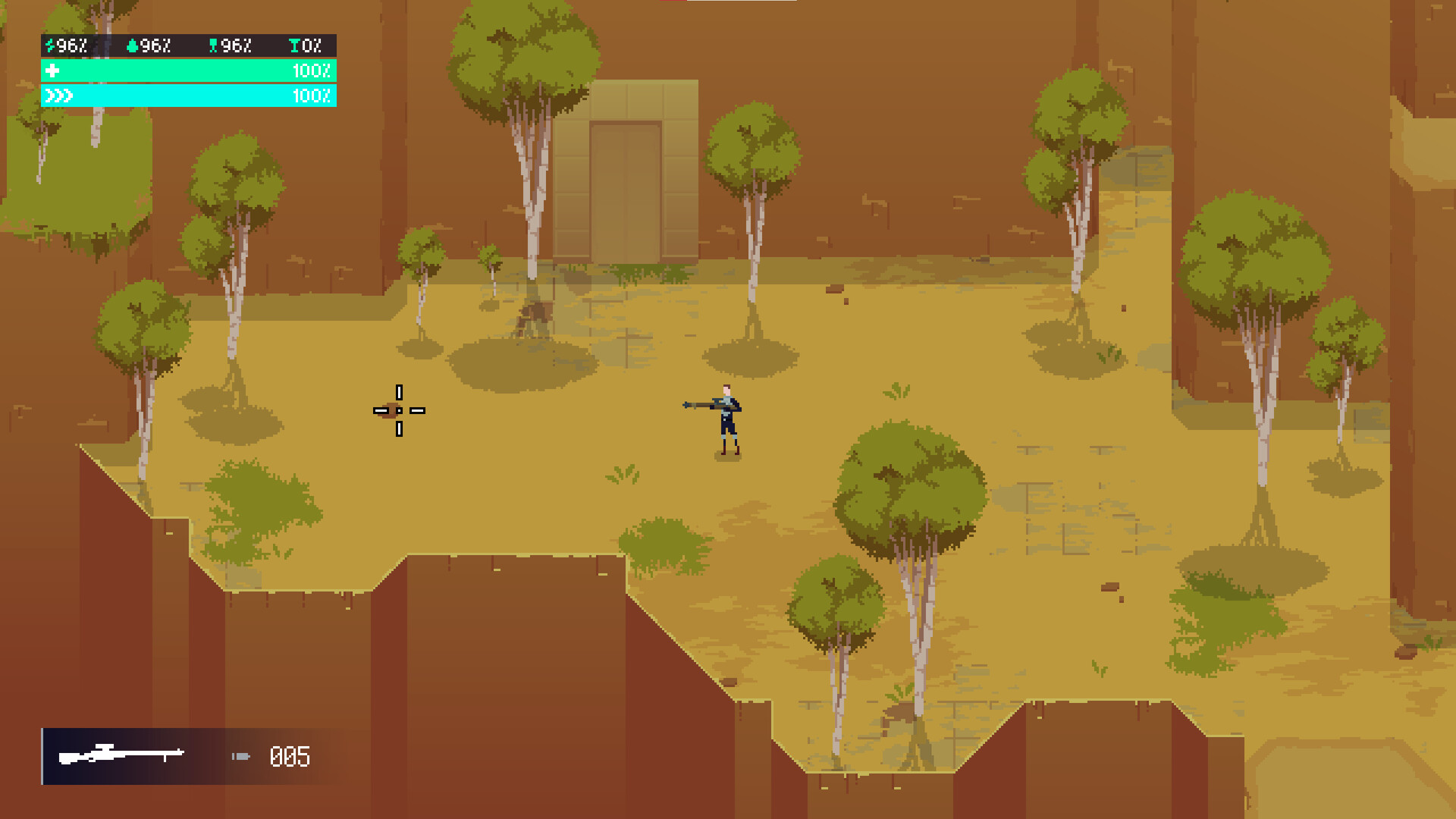Select the water droplet stat icon
The width and height of the screenshot is (1456, 819).
(133, 45)
